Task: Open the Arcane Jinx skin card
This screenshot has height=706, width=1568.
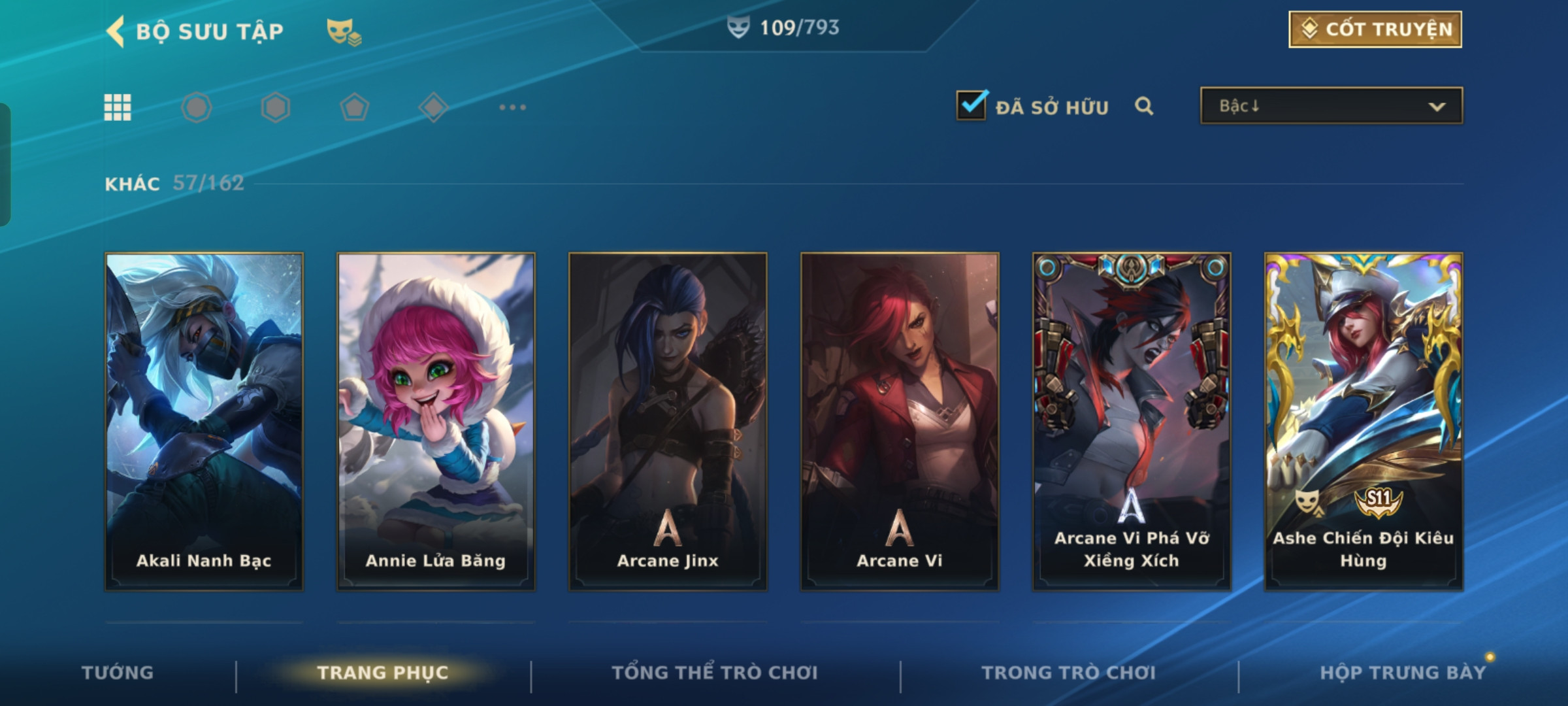Action: (668, 421)
